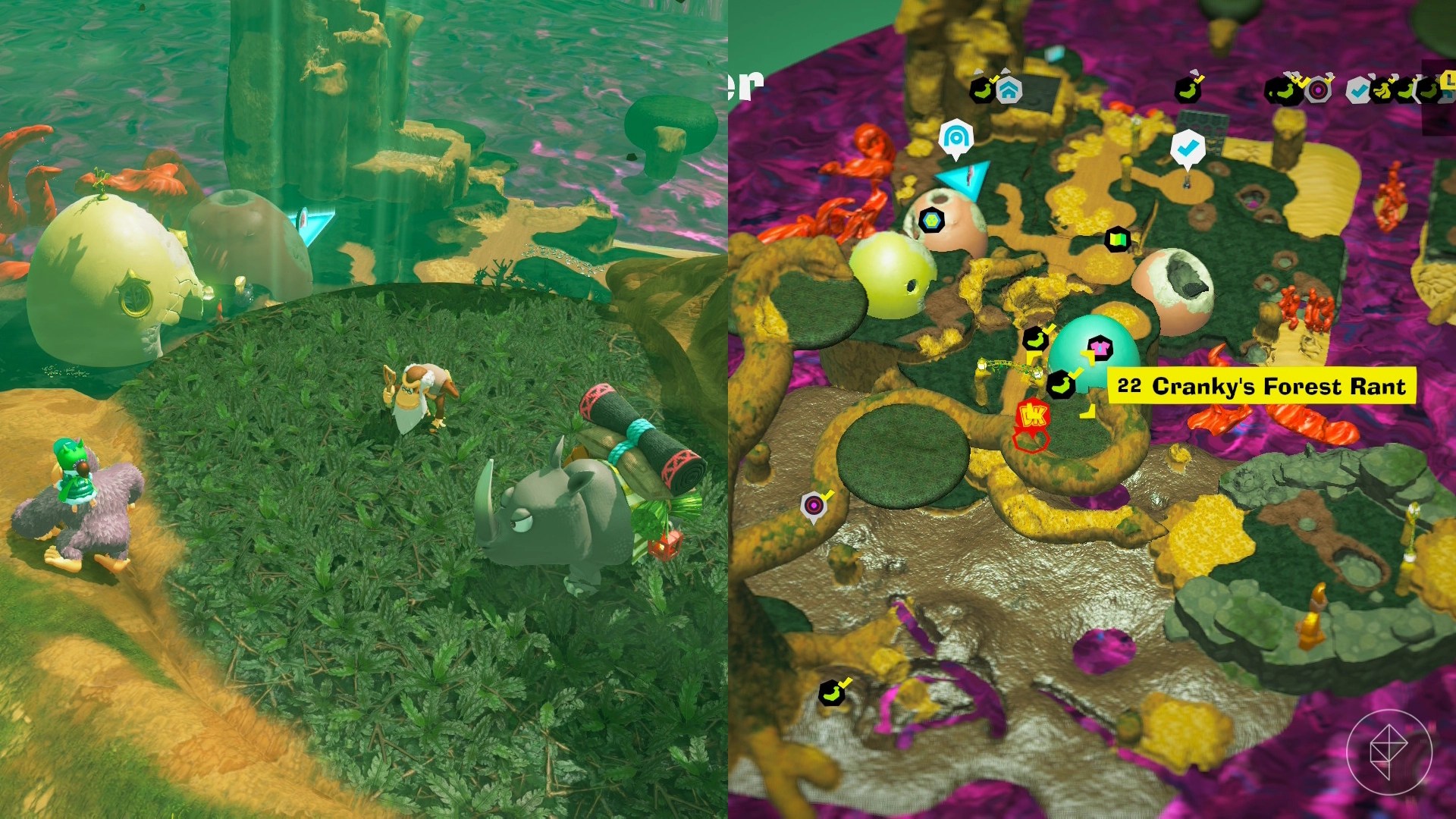
Task: Click the red DK player marker
Action: tap(1032, 416)
